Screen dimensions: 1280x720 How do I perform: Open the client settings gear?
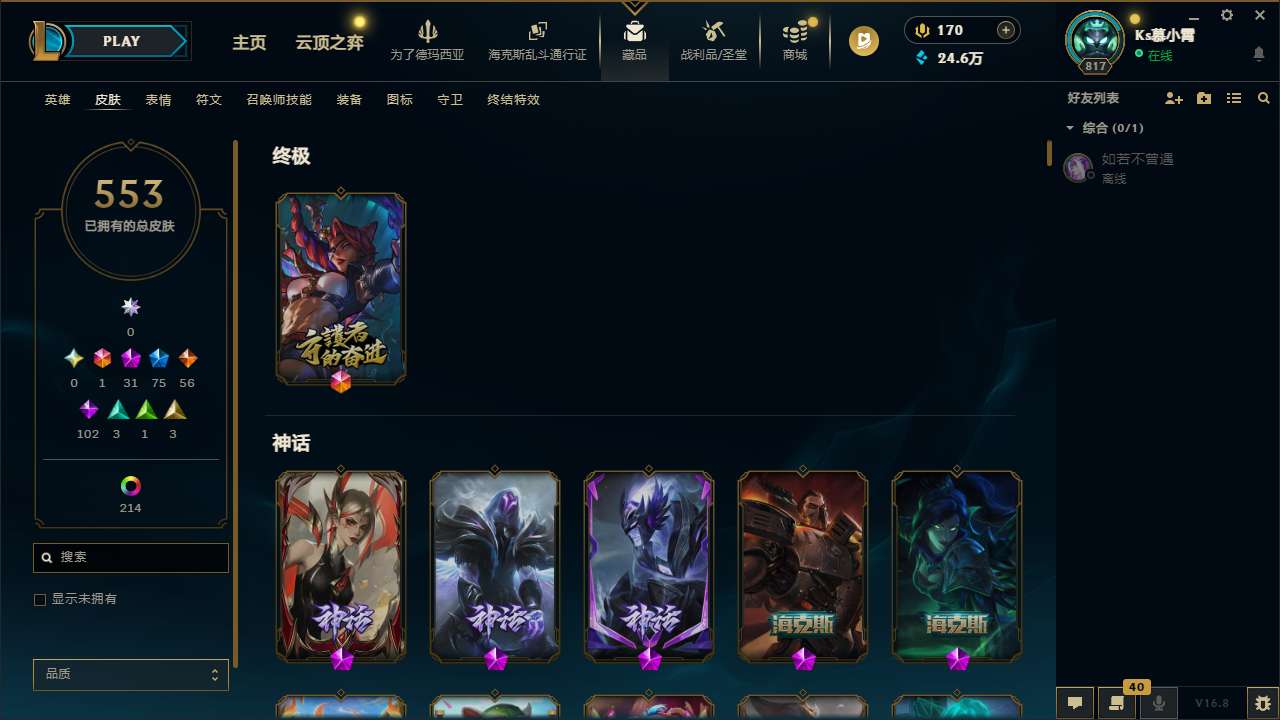(x=1226, y=15)
